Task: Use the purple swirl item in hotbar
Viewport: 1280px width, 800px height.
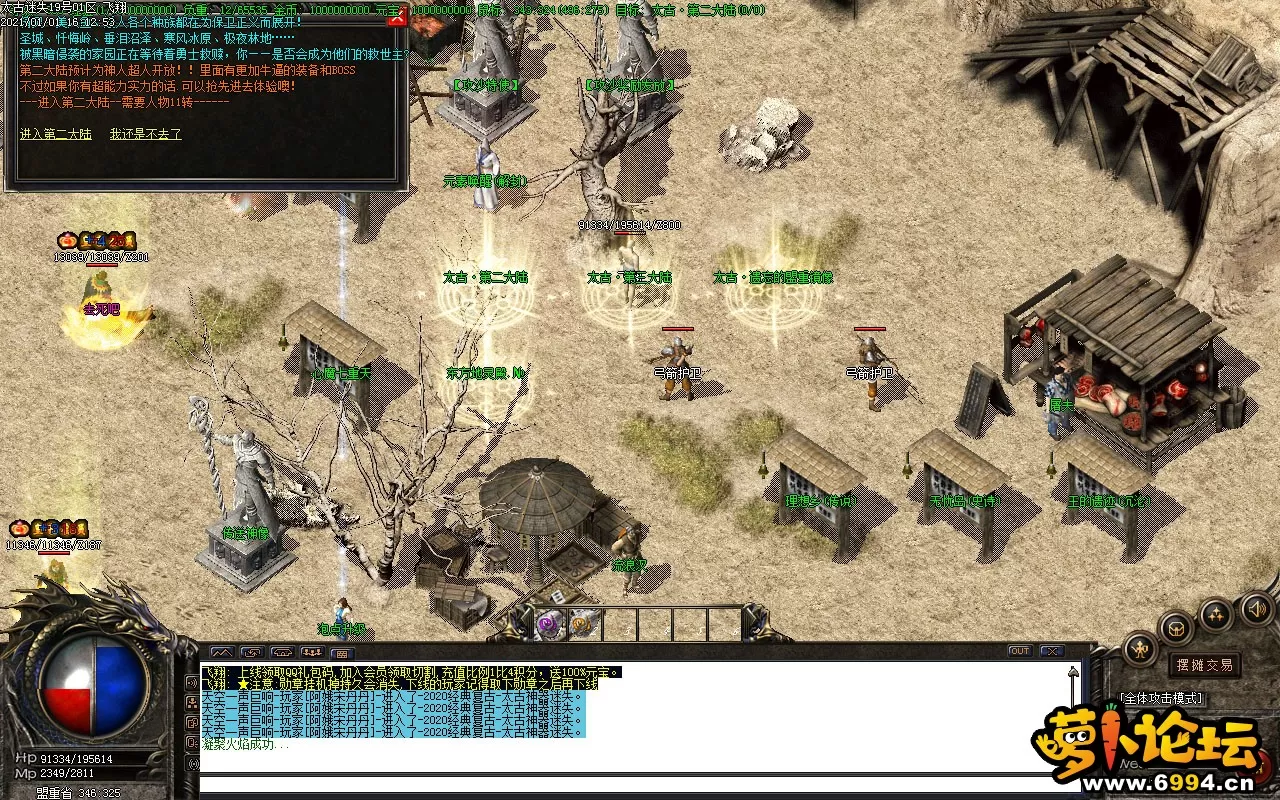Action: tap(548, 625)
